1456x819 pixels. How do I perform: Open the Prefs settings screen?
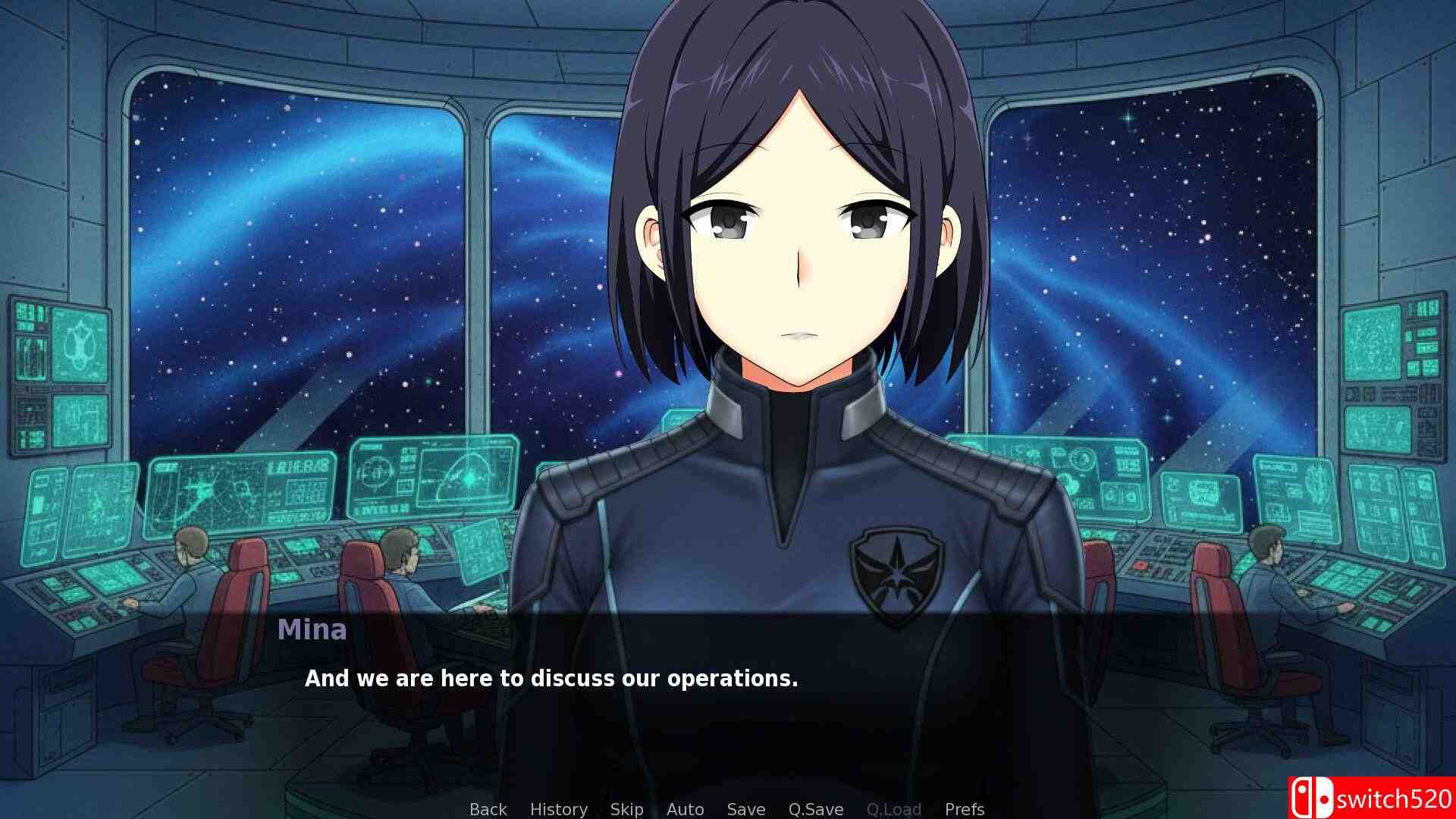[x=965, y=809]
